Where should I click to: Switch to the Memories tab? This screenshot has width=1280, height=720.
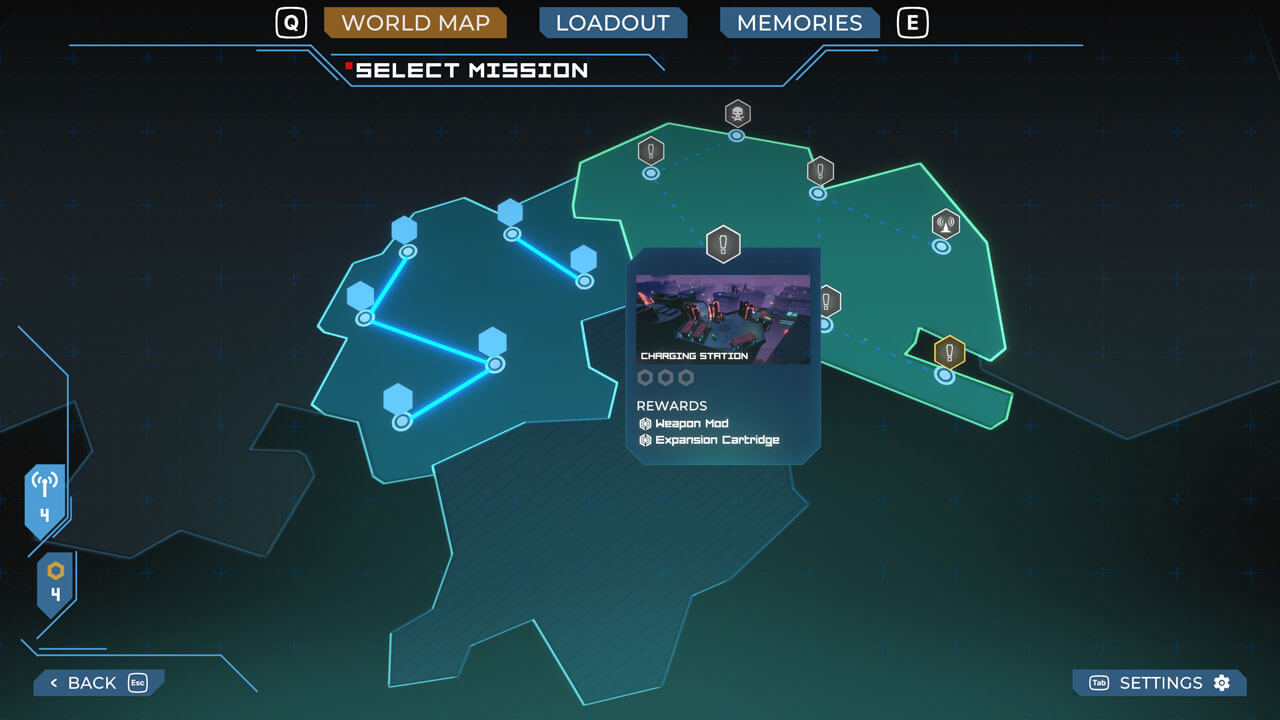[799, 23]
